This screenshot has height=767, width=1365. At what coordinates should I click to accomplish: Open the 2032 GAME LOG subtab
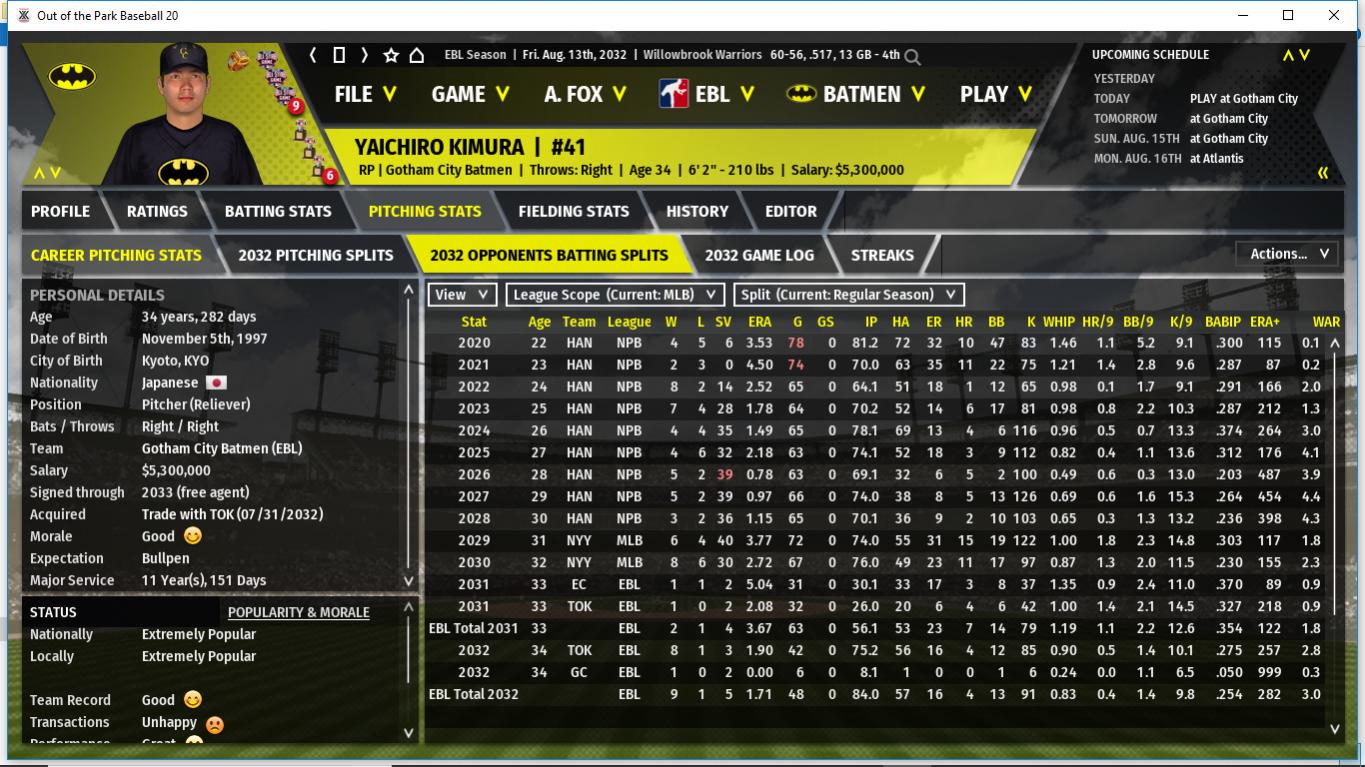pyautogui.click(x=759, y=255)
